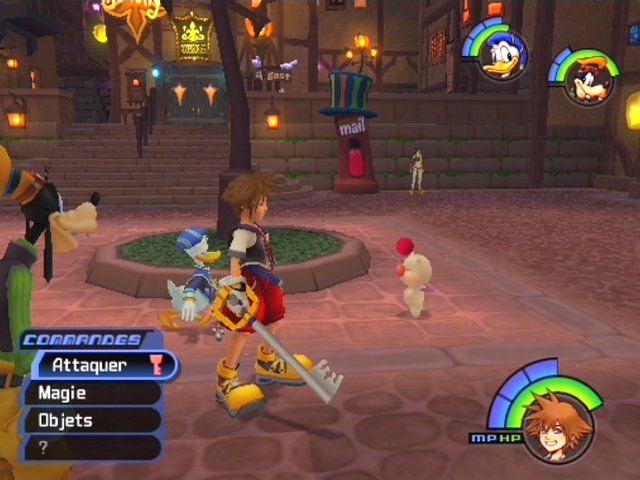Select the question mark command slot

(92, 447)
